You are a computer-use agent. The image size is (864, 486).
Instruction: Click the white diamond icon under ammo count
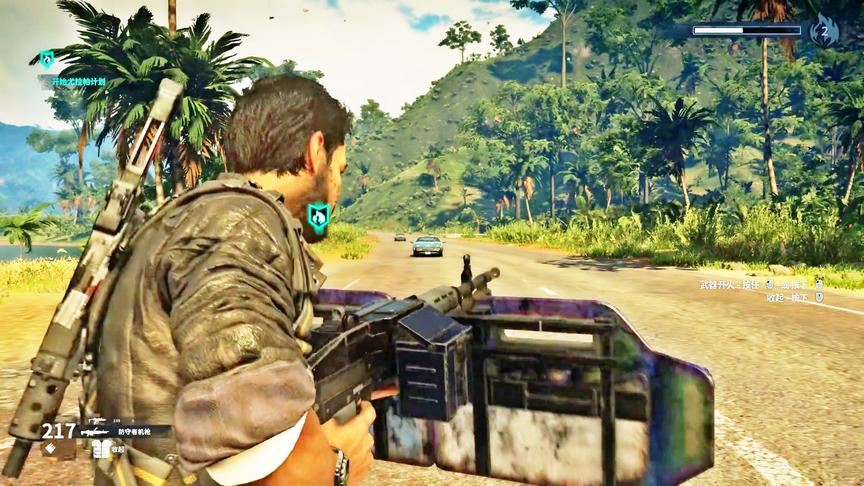tap(48, 447)
